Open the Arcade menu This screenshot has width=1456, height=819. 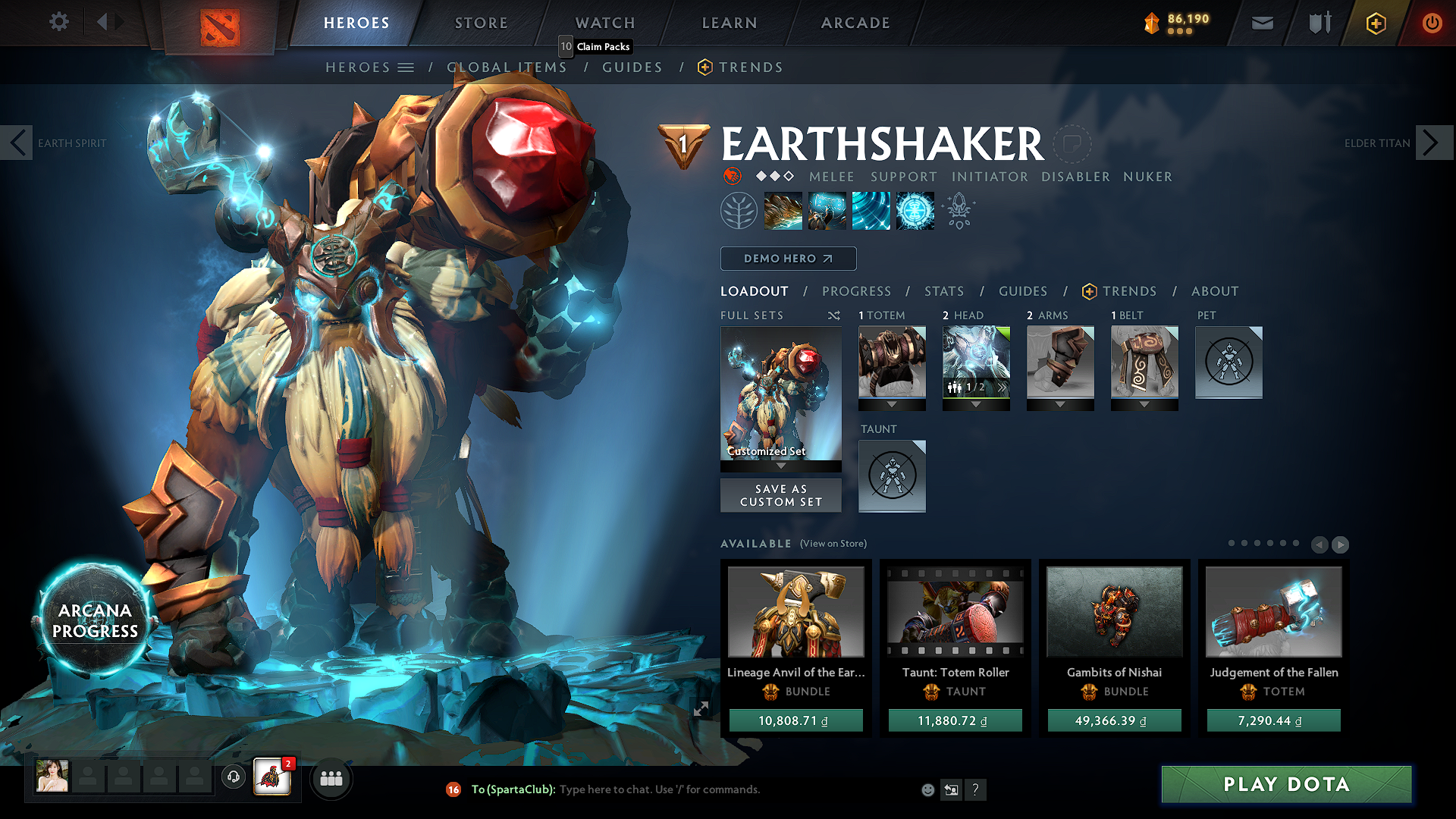855,23
